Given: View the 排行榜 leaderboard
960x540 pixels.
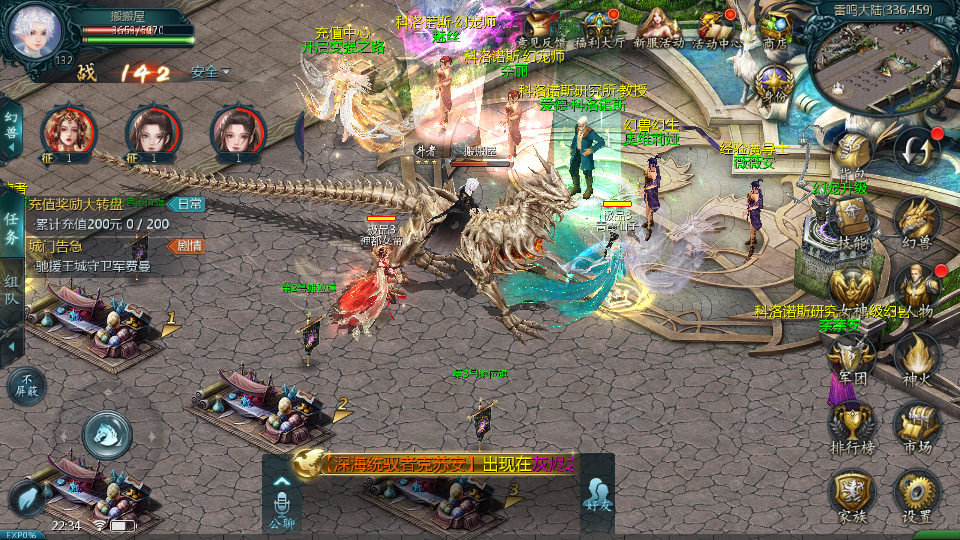Looking at the screenshot, I should [x=852, y=427].
